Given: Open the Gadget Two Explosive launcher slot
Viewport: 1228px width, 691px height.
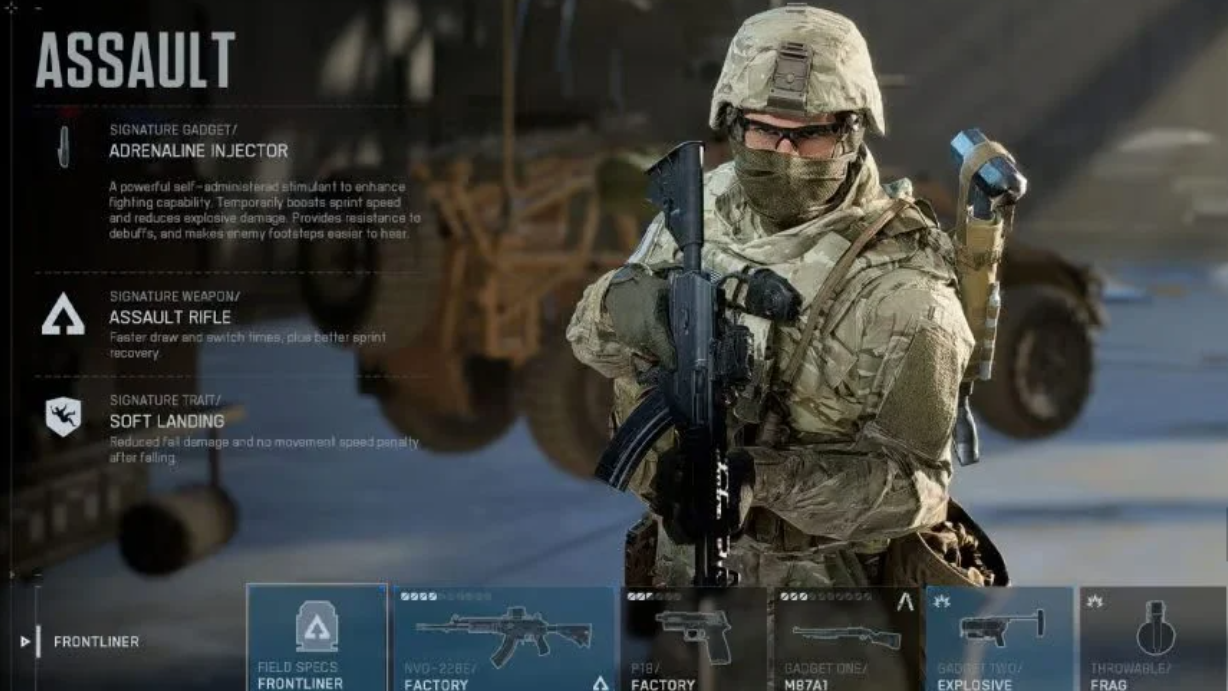Looking at the screenshot, I should 999,638.
